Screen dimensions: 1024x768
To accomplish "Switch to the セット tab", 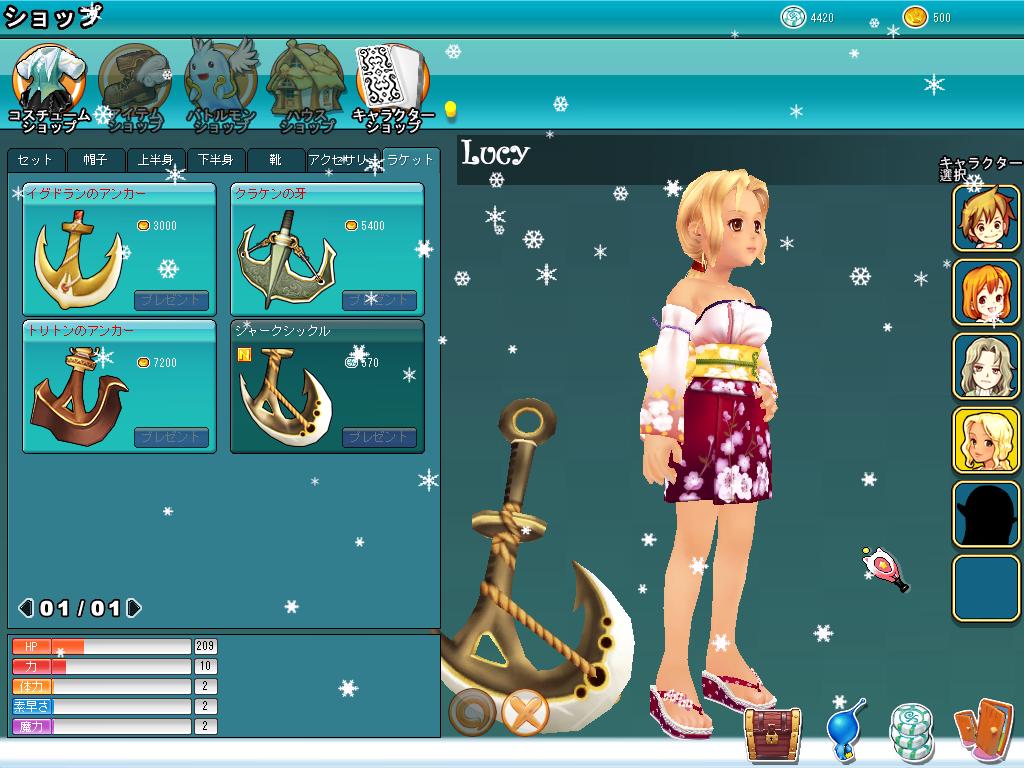I will (36, 161).
